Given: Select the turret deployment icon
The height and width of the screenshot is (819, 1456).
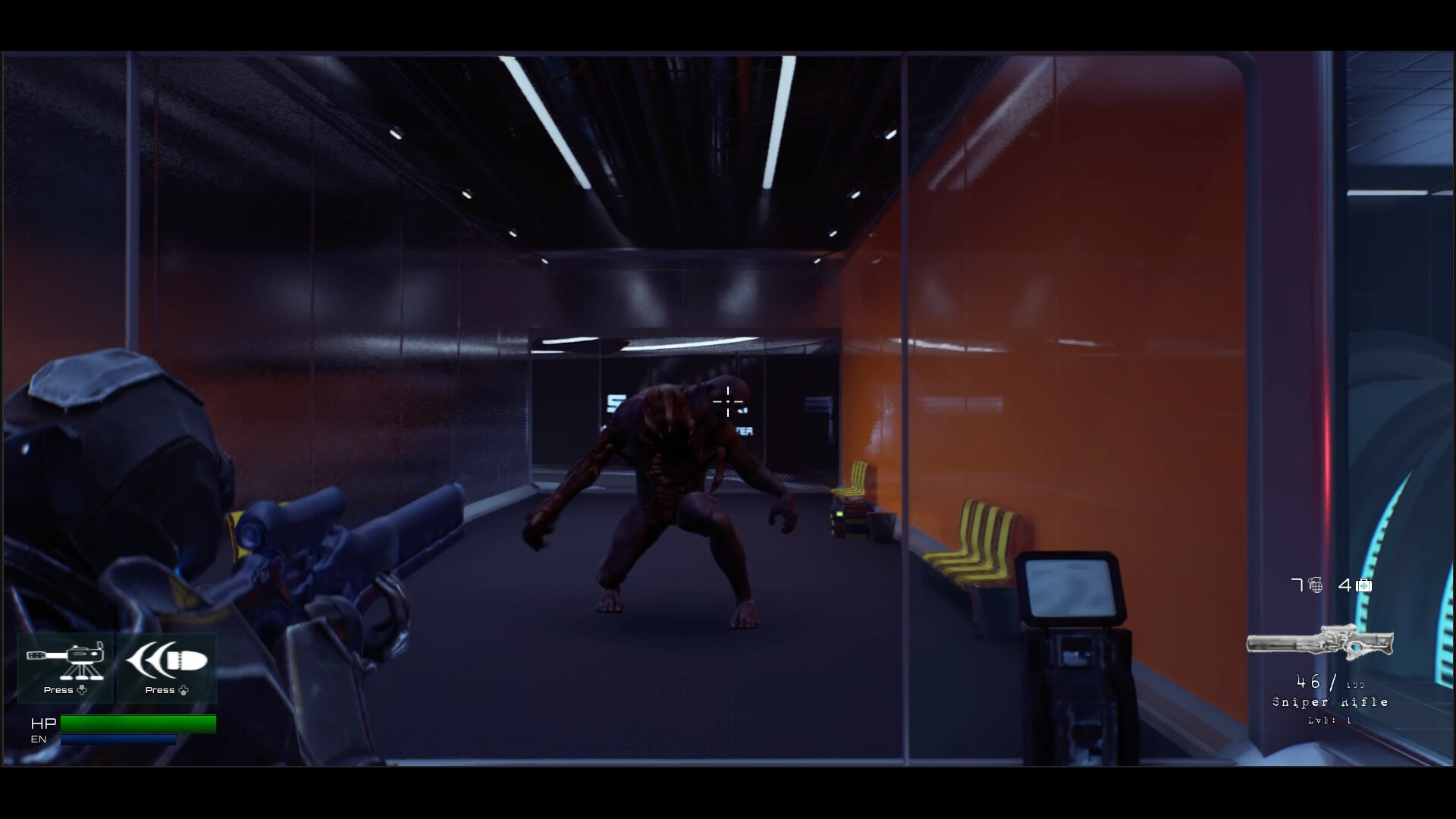Looking at the screenshot, I should (x=65, y=661).
